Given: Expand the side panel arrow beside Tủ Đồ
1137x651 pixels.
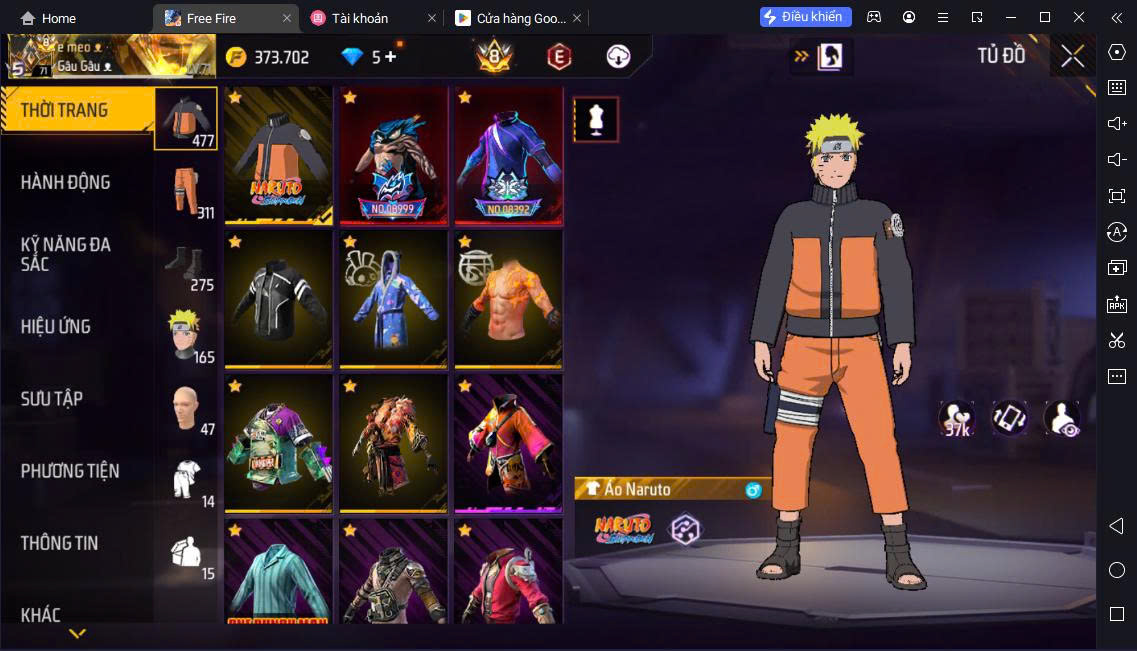Looking at the screenshot, I should tap(801, 57).
